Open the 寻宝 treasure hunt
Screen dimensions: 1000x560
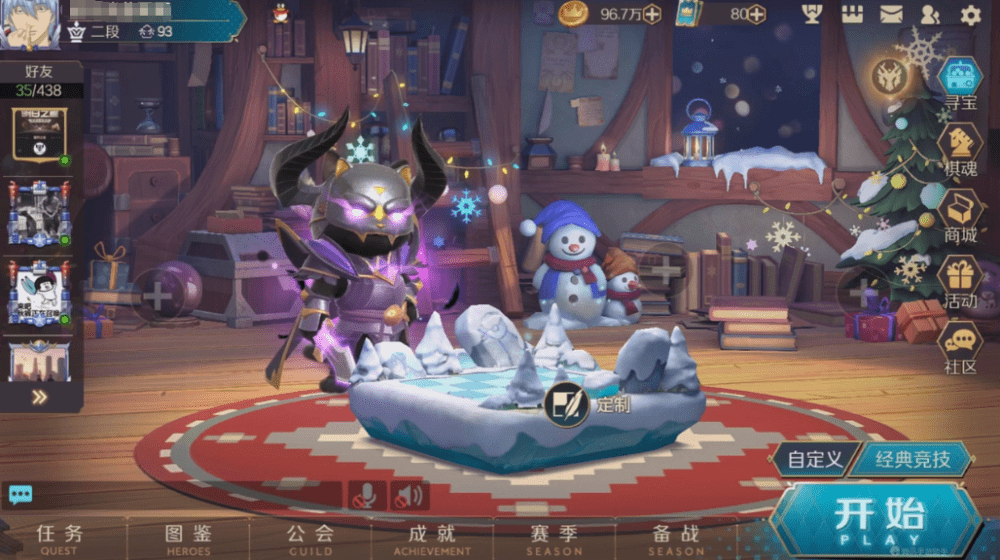tap(960, 80)
